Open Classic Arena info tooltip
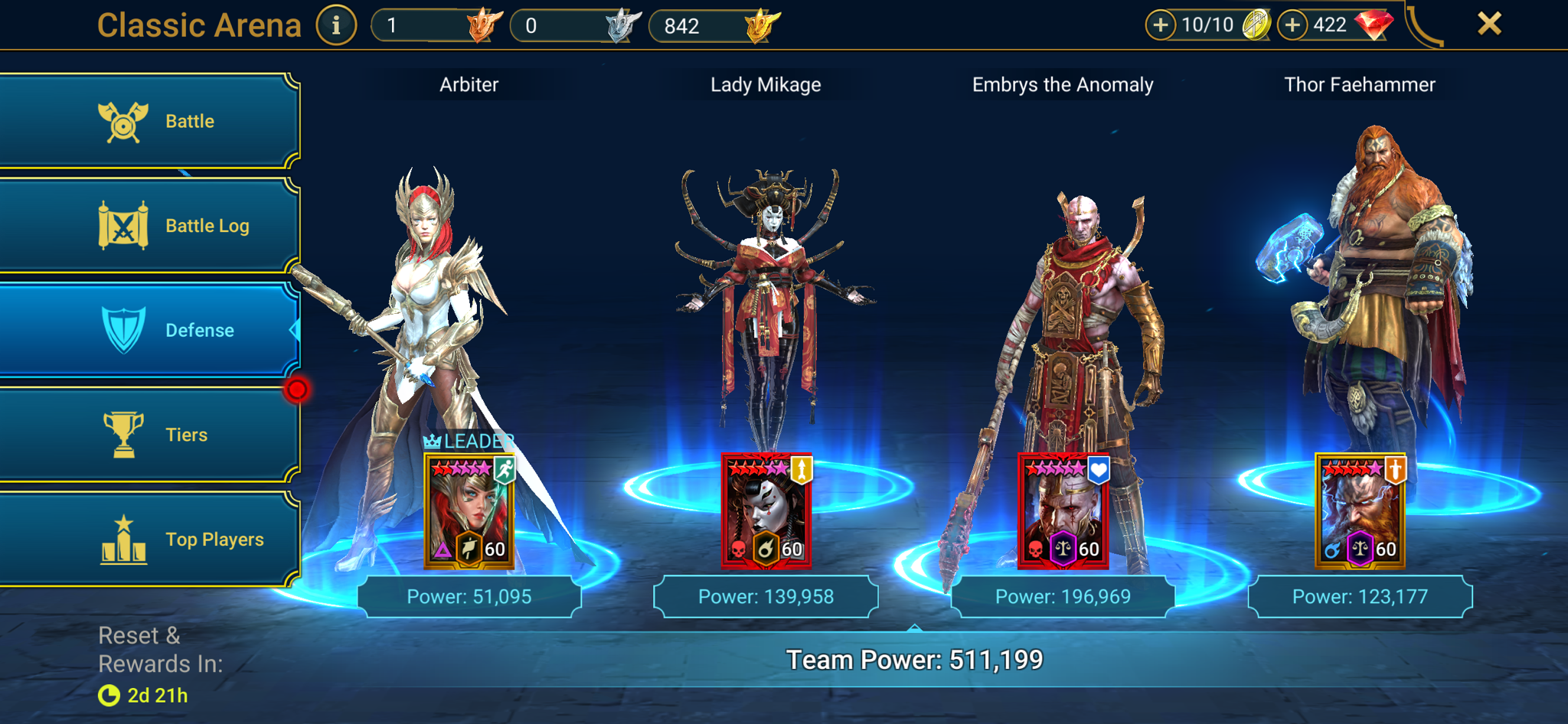Screen dimensions: 1568x724 click(x=335, y=23)
